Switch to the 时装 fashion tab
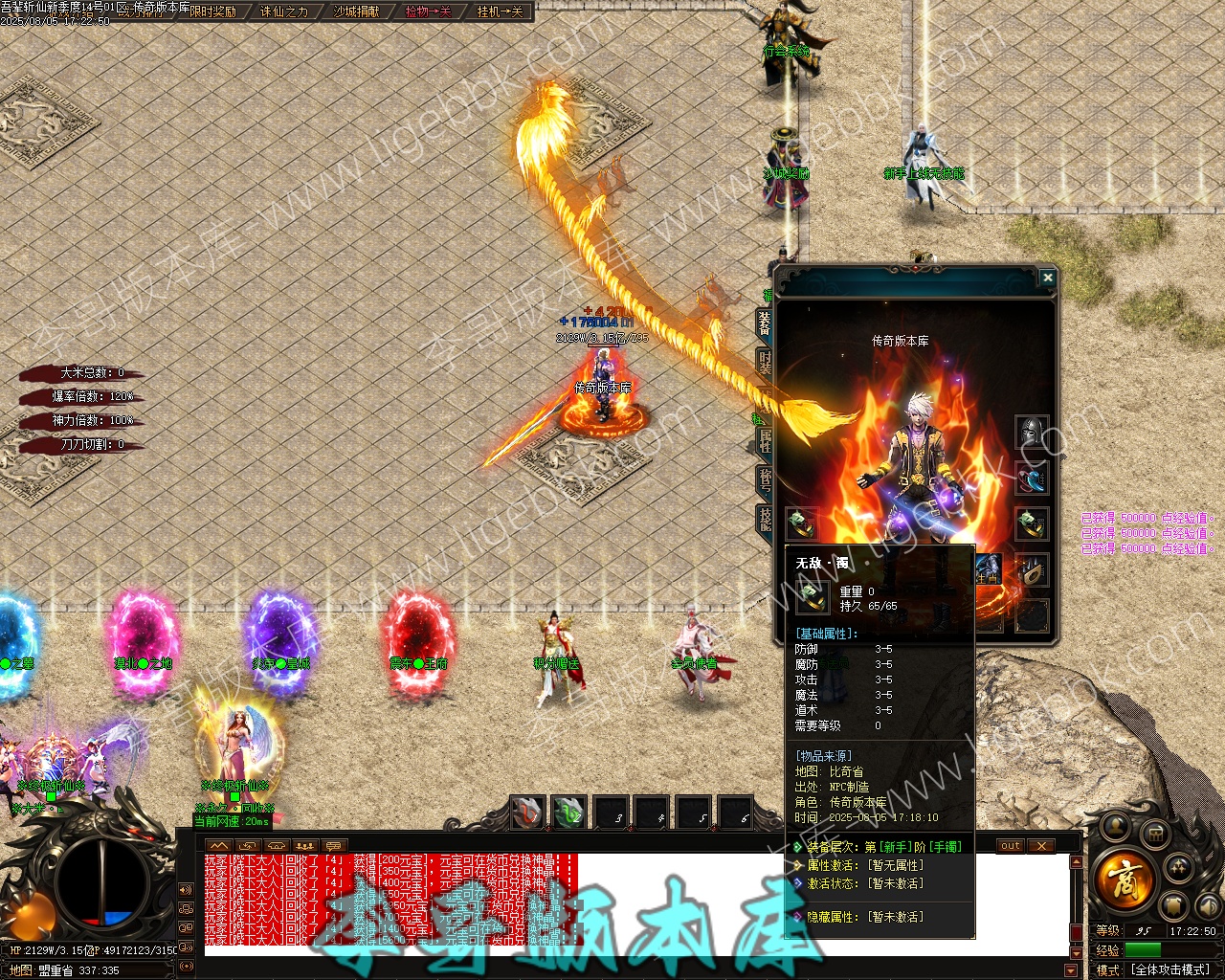The image size is (1225, 980). [765, 364]
